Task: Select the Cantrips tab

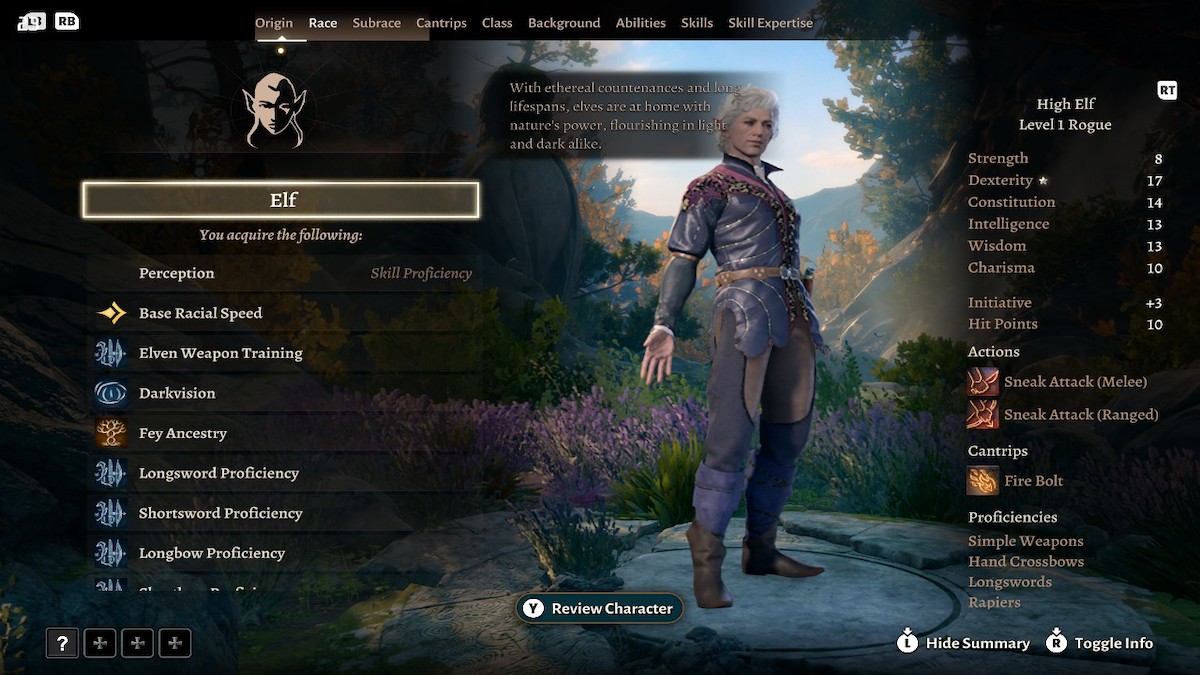Action: pos(441,23)
